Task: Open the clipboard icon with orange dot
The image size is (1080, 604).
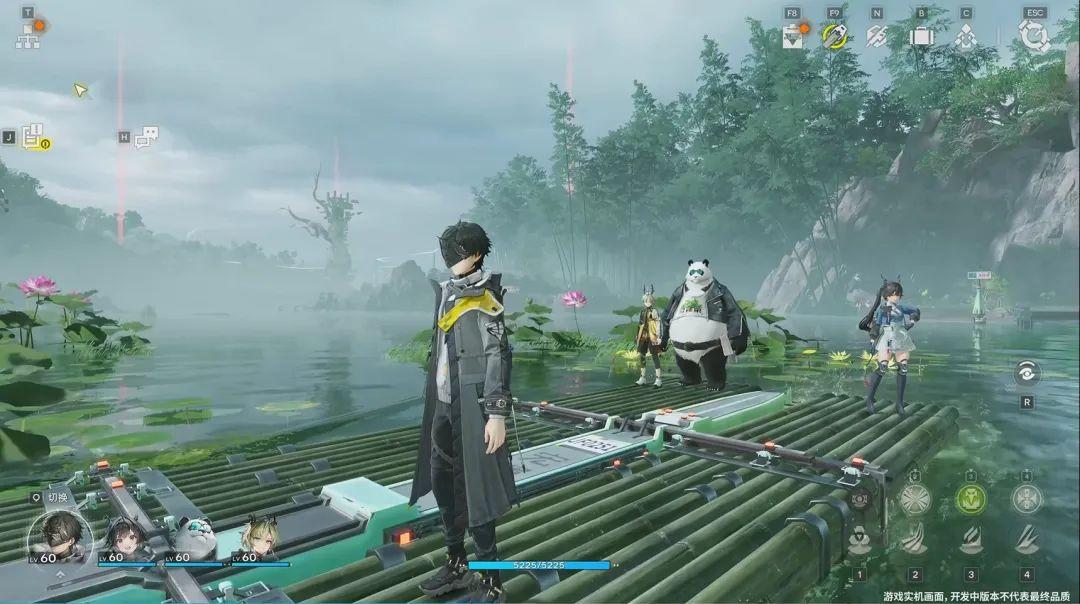Action: coord(793,36)
